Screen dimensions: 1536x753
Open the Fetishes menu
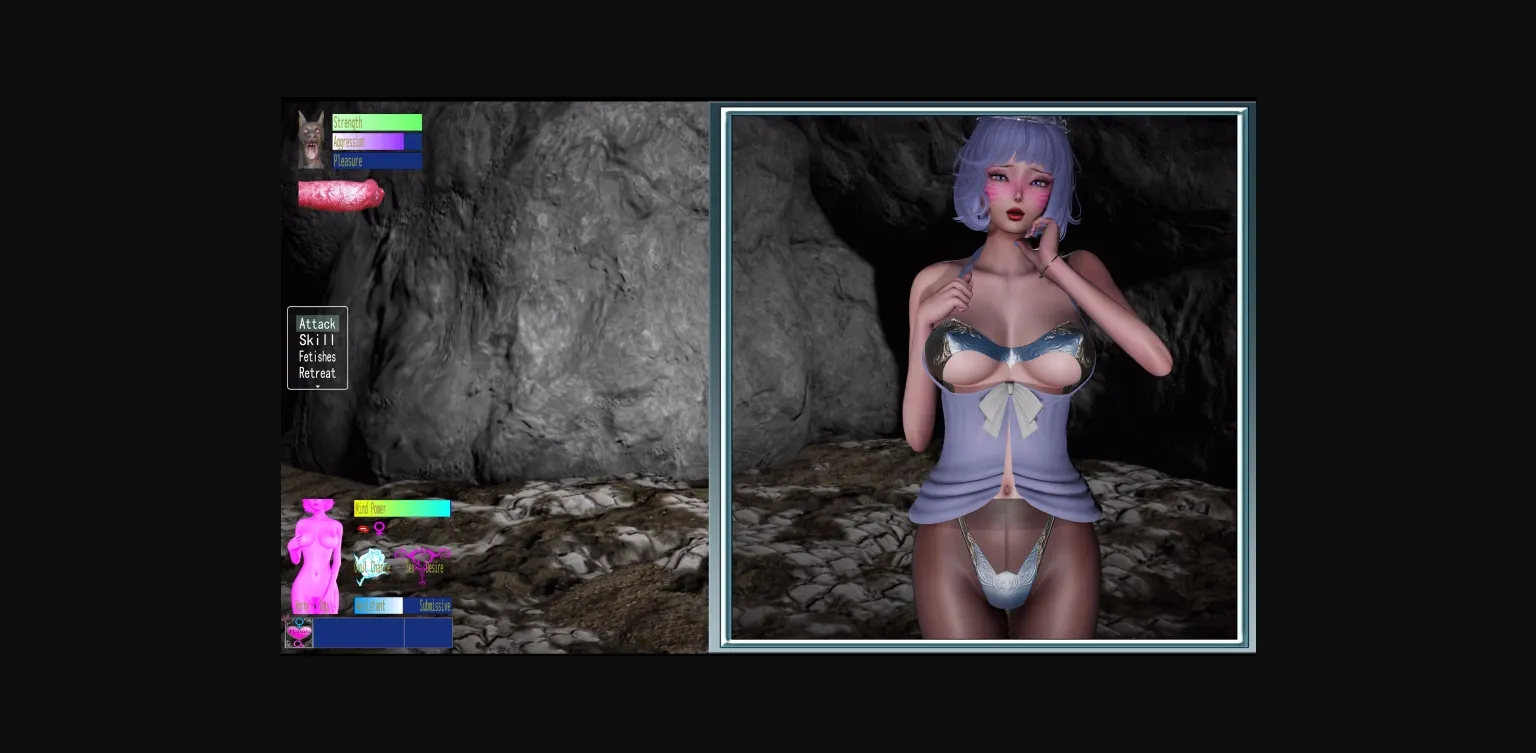[317, 356]
